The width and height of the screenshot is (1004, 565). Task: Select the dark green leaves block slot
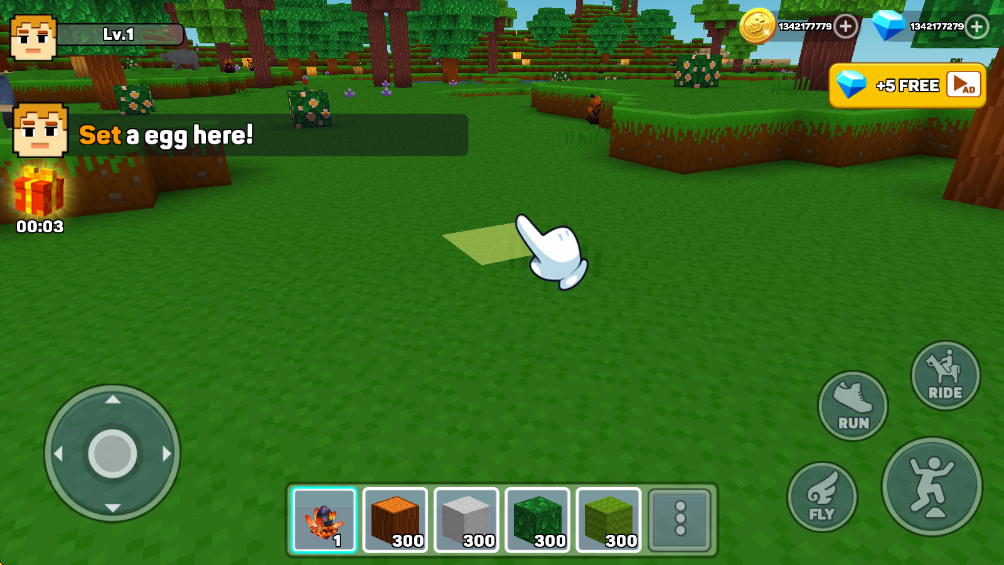(537, 520)
